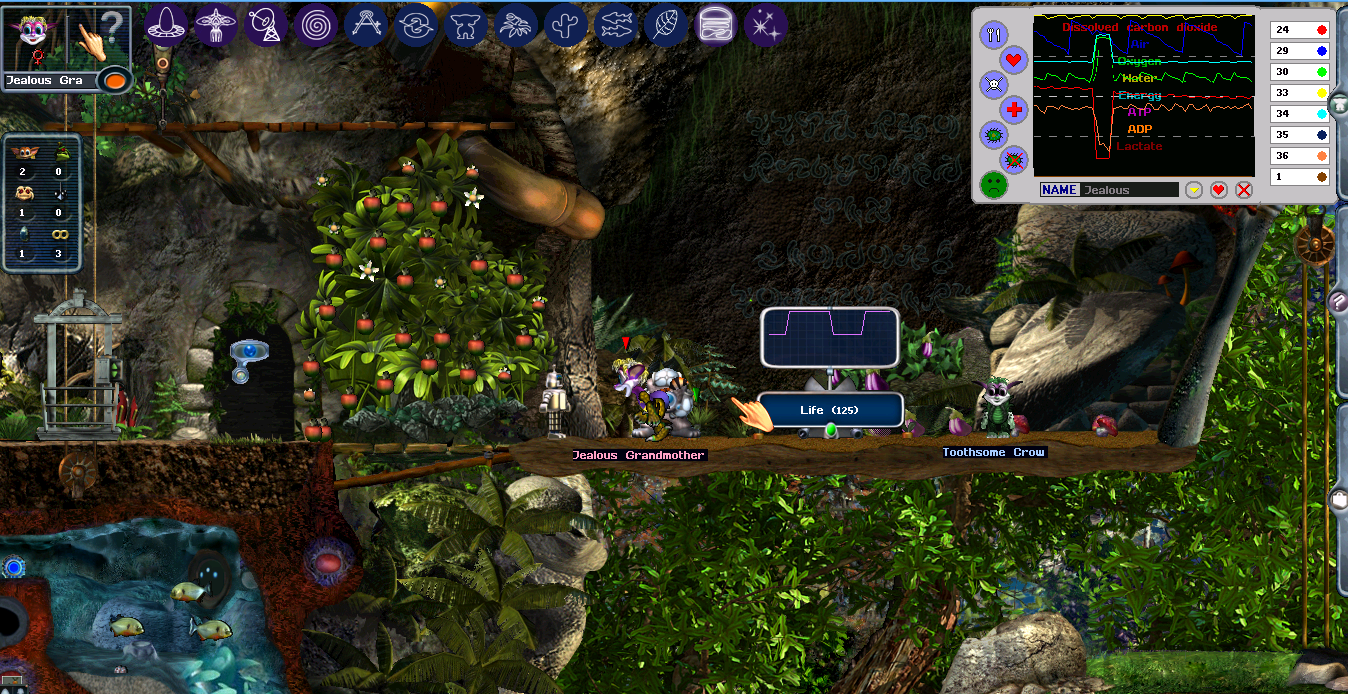Toggle the orange button beside creature name

pyautogui.click(x=115, y=80)
